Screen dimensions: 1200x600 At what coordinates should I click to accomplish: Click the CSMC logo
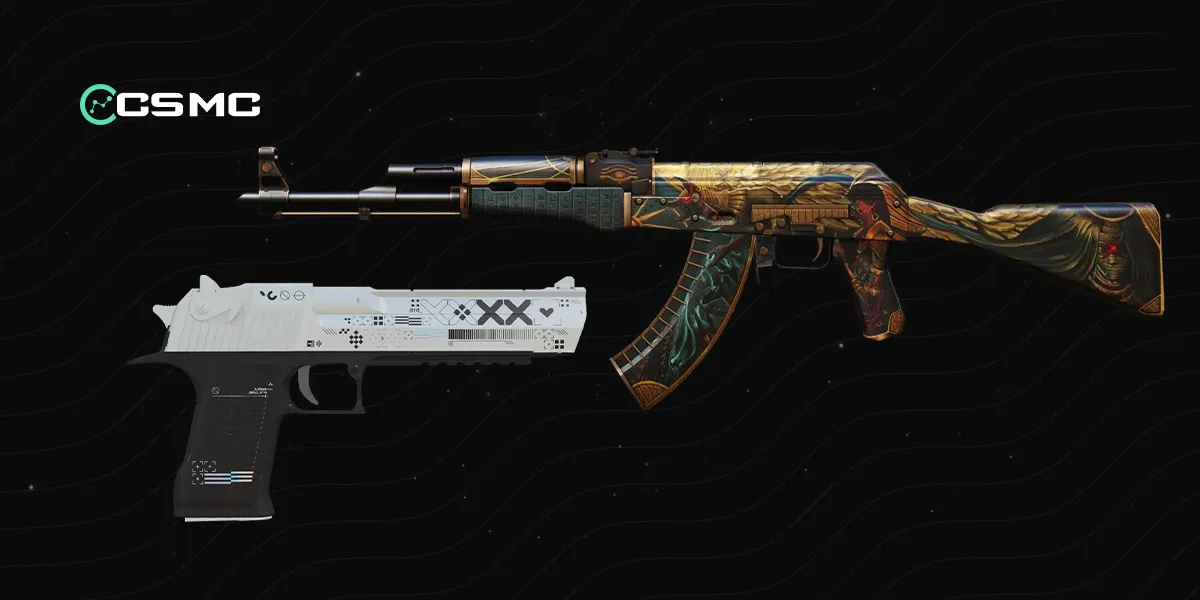click(170, 103)
